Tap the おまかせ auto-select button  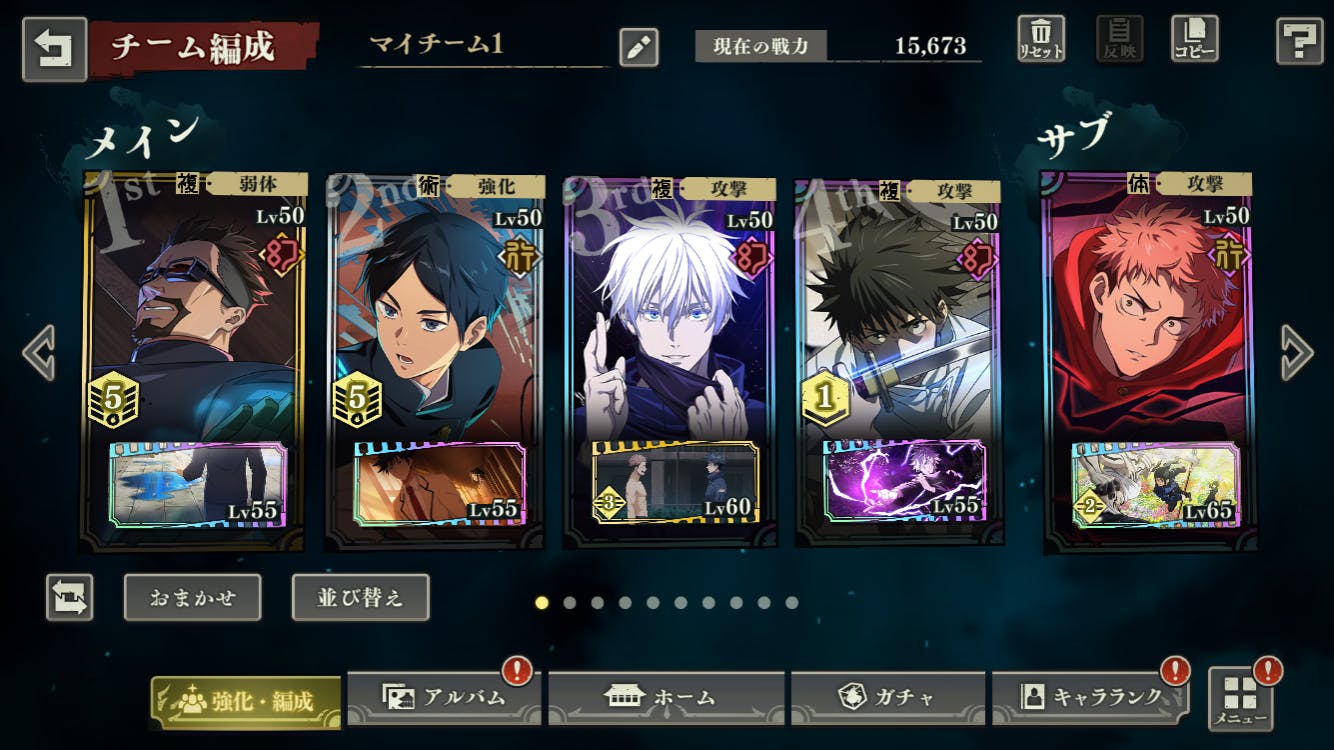pos(193,597)
